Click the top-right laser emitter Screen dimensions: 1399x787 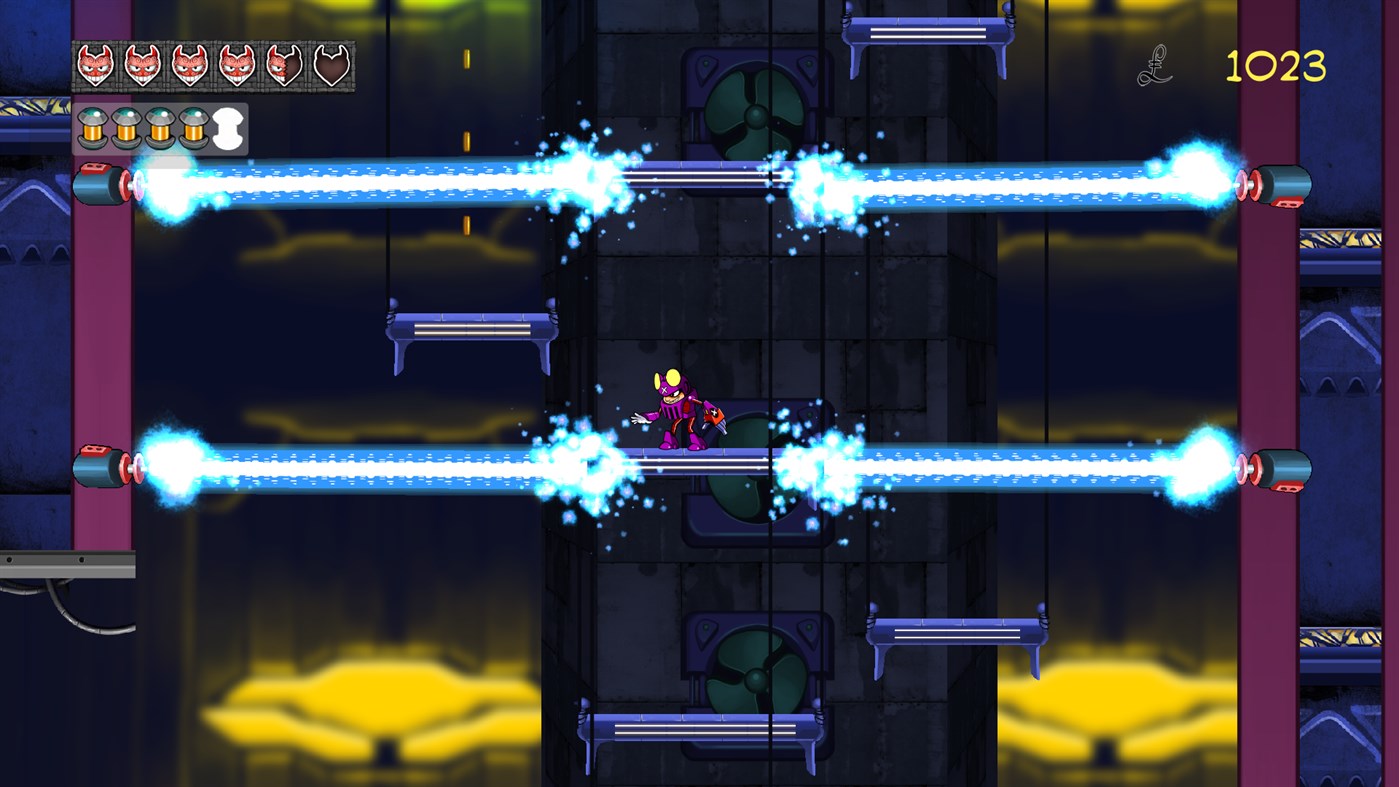click(1282, 185)
